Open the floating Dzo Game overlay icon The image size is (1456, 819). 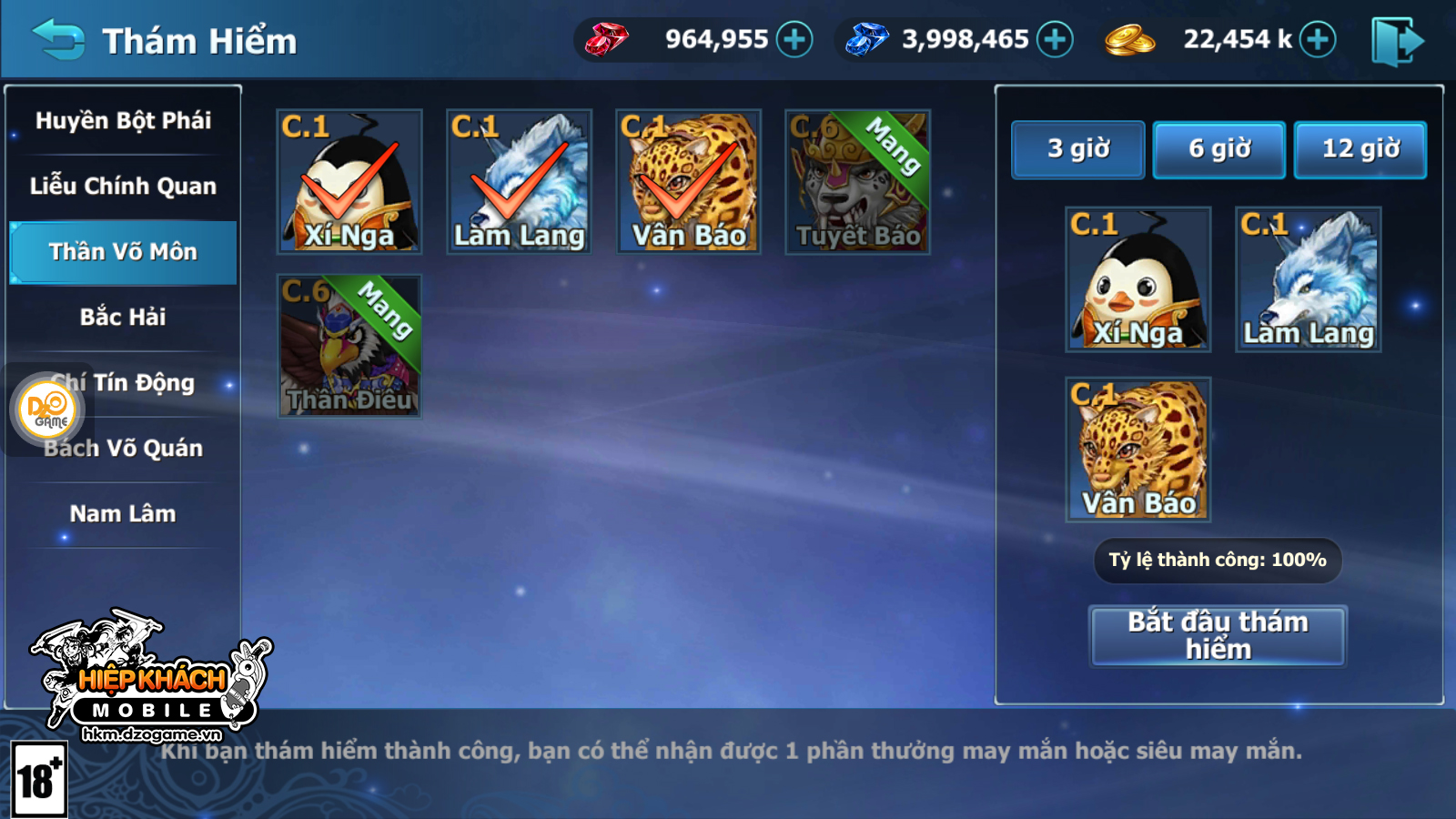click(49, 409)
